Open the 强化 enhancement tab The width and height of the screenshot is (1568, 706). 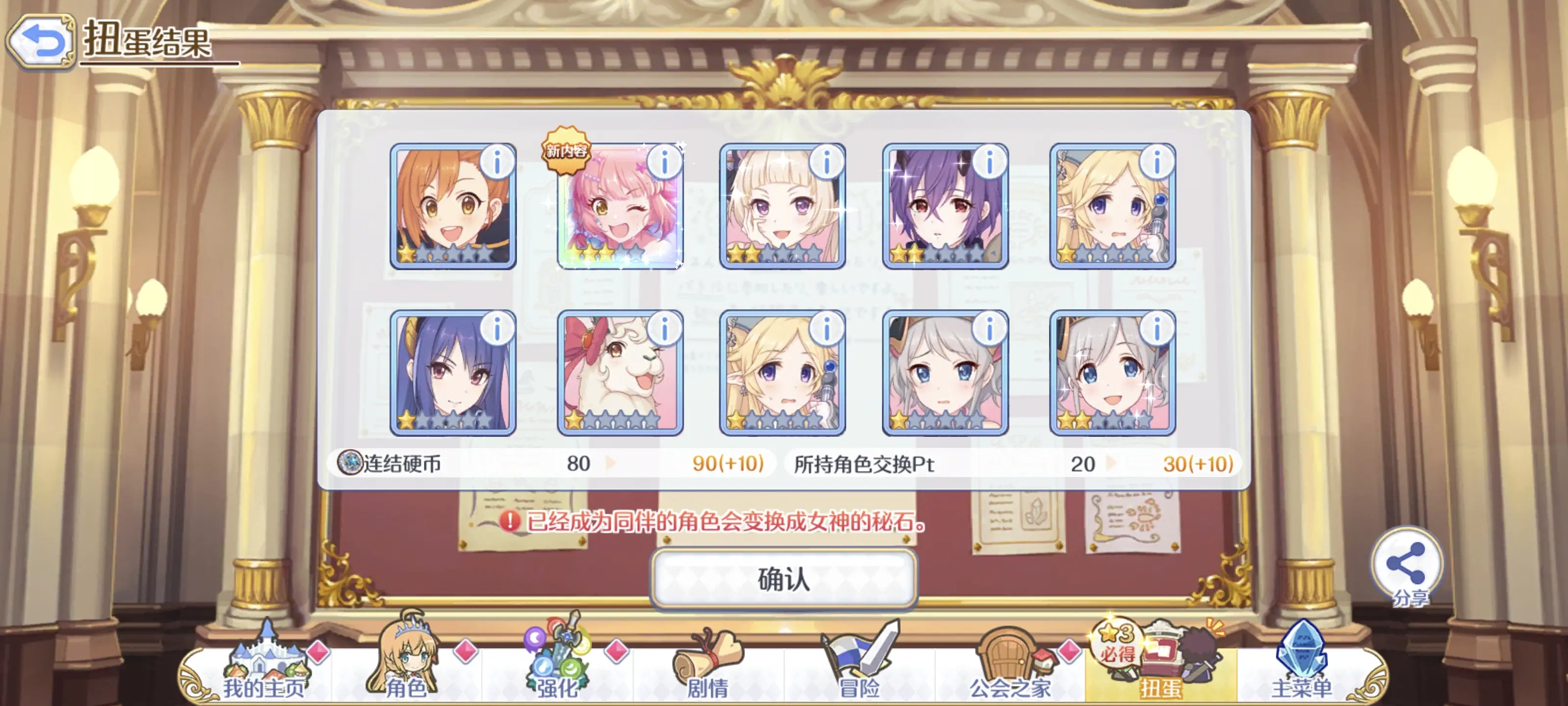[556, 668]
